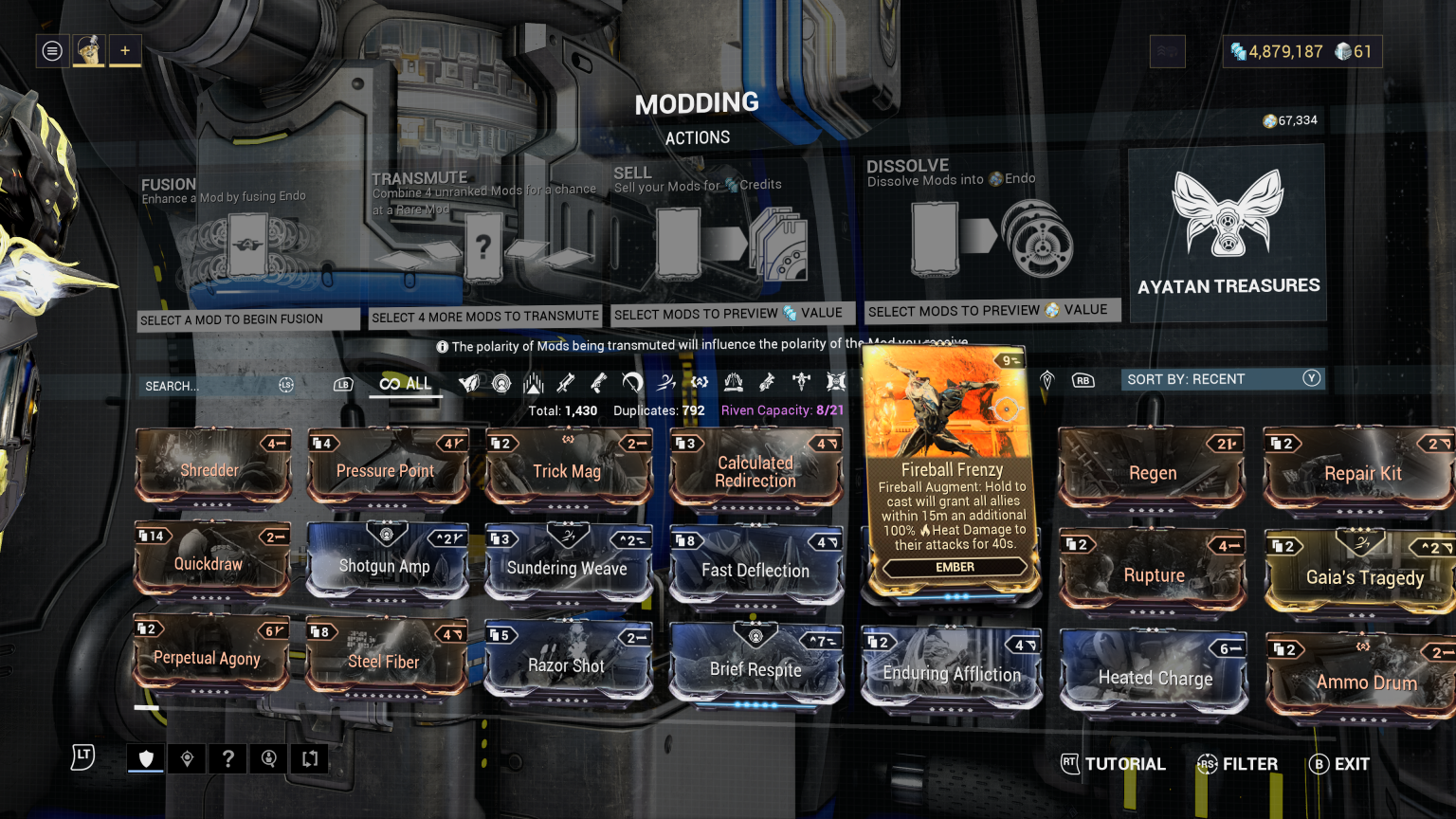Select the pistol mod filter icon
The width and height of the screenshot is (1456, 819).
click(597, 384)
